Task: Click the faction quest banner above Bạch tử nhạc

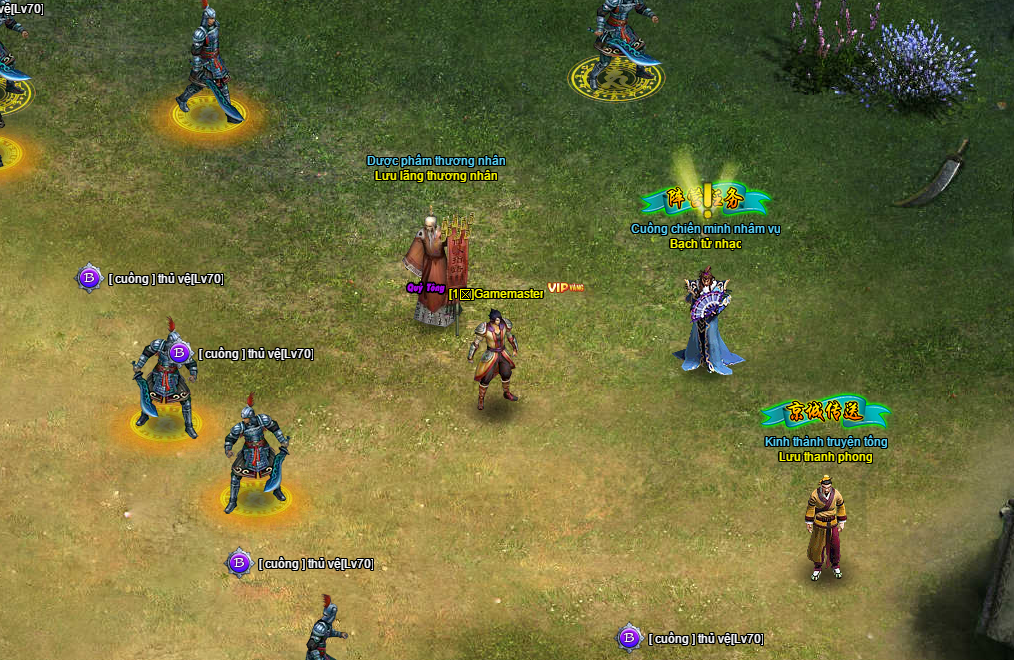Action: point(706,200)
